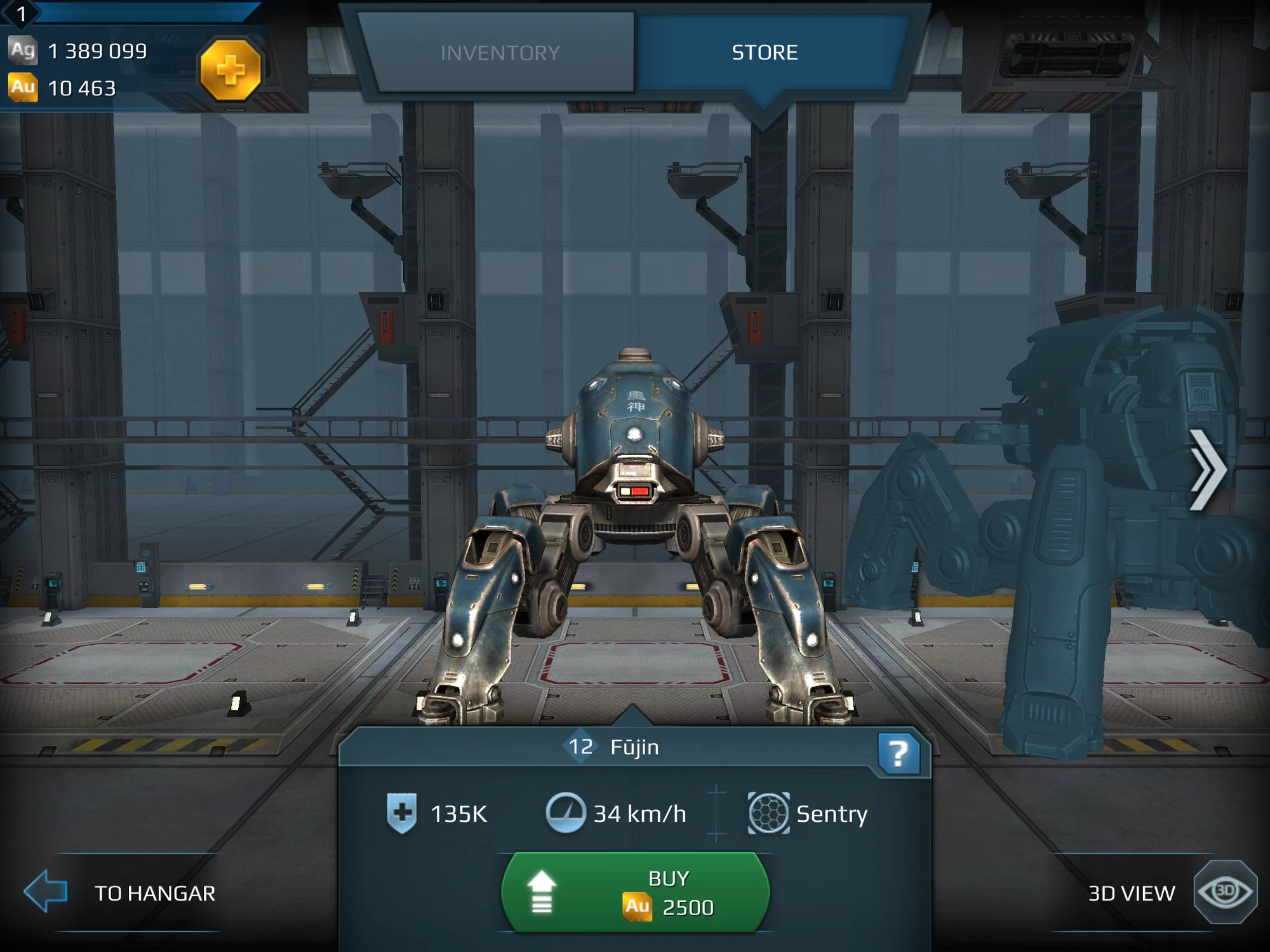Switch to the INVENTORY tab
Screen dimensions: 1270x952
click(500, 53)
